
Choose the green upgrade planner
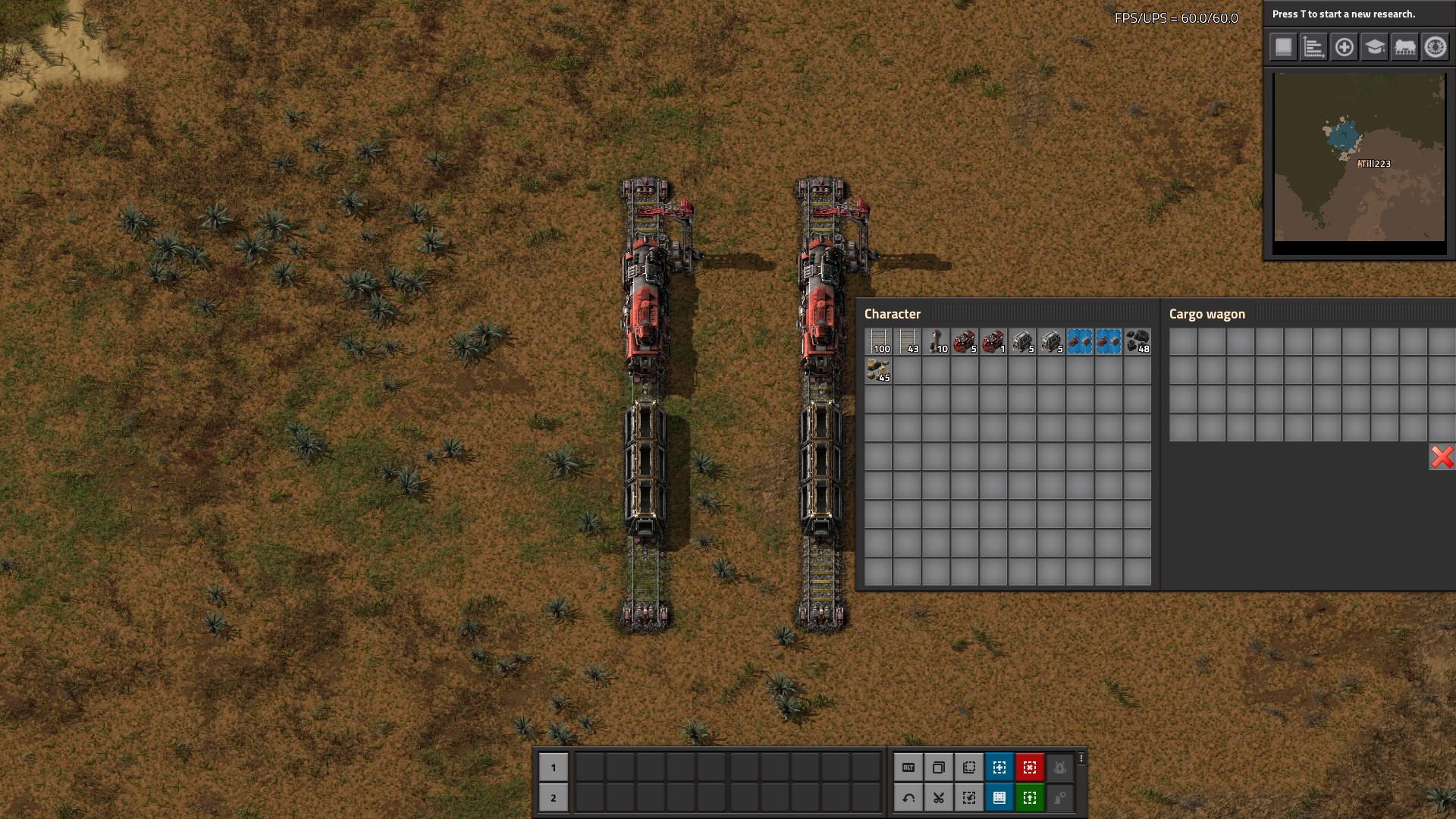(x=1030, y=798)
